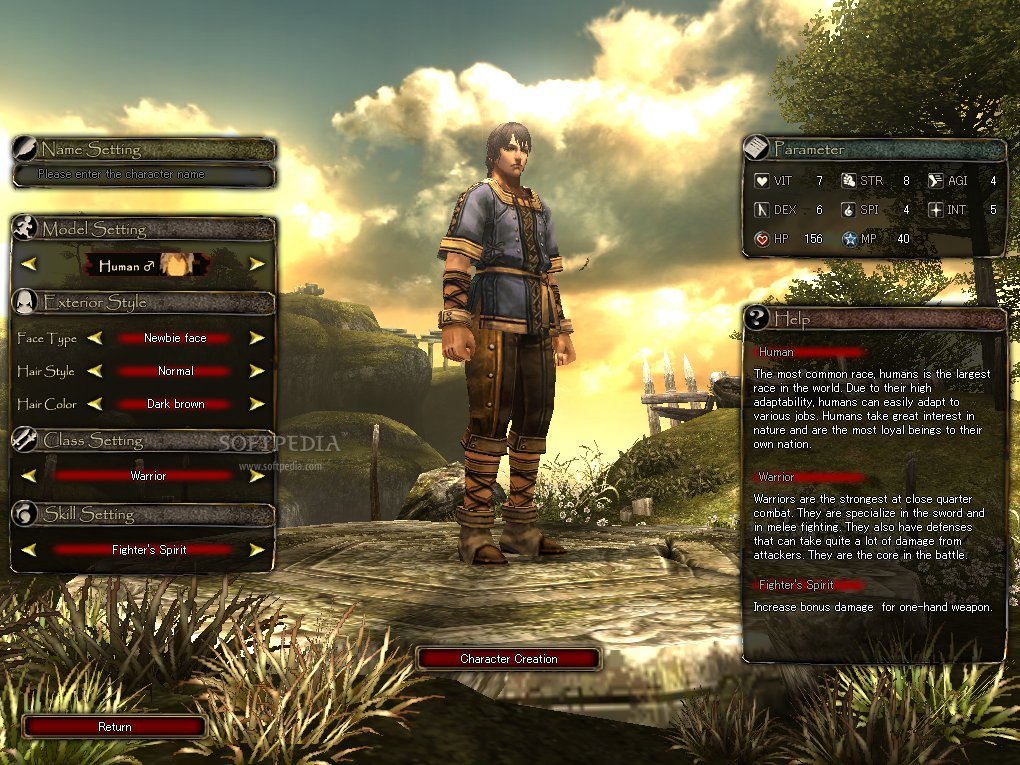This screenshot has width=1020, height=765.
Task: Go back using the Return button
Action: (114, 727)
